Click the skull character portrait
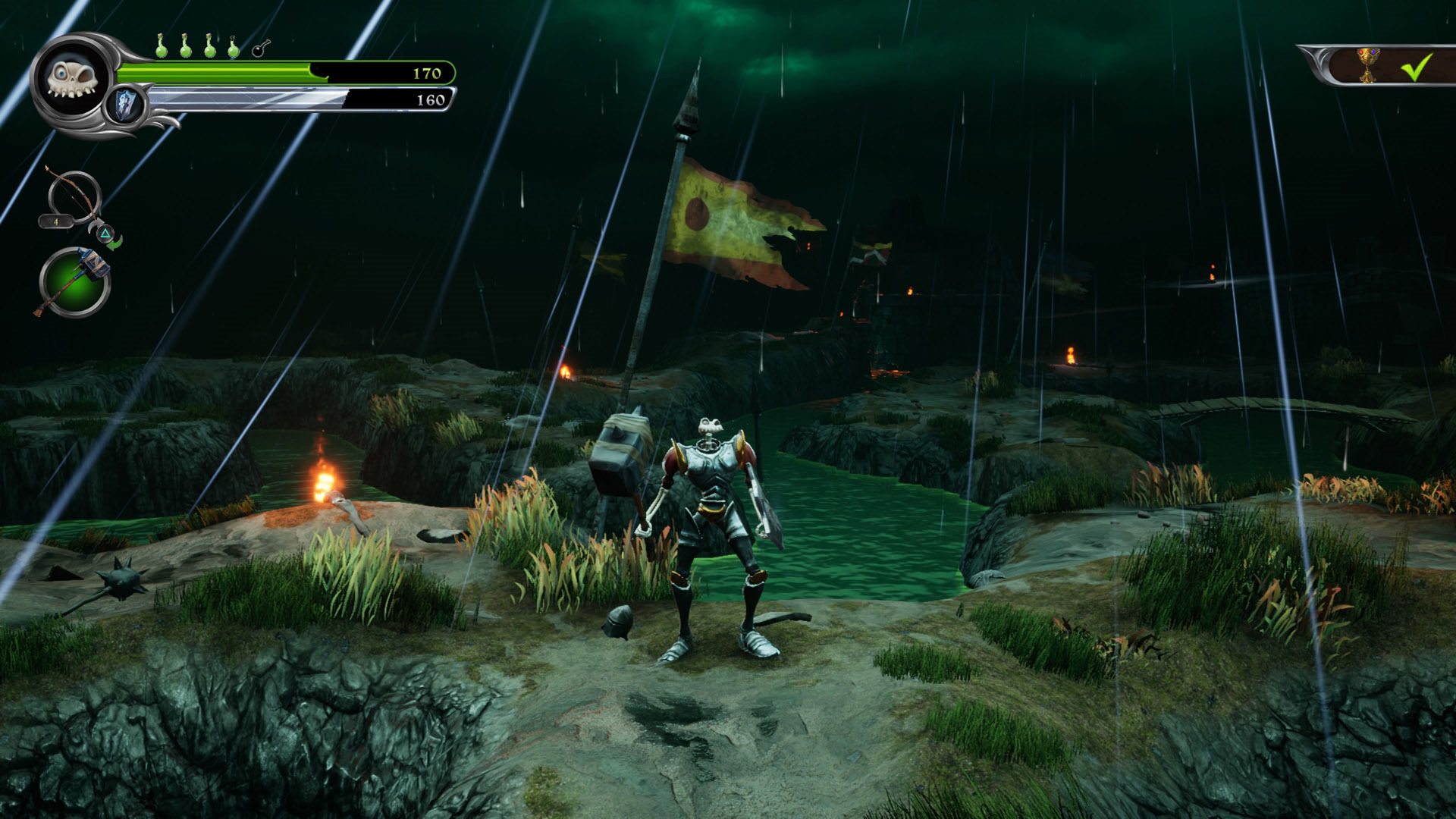This screenshot has height=819, width=1456. tap(72, 79)
